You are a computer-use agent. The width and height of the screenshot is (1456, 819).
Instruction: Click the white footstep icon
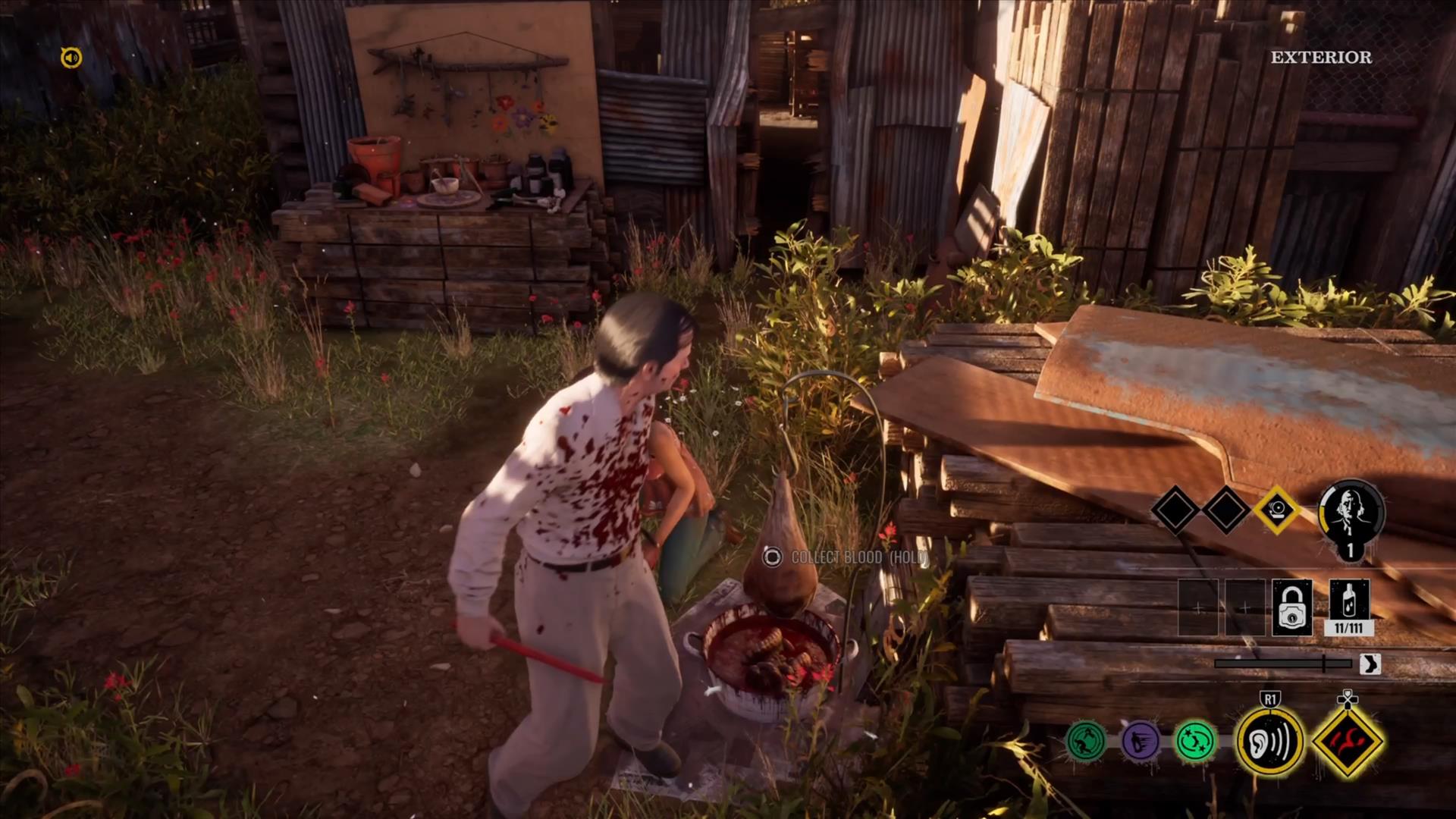coord(1370,664)
